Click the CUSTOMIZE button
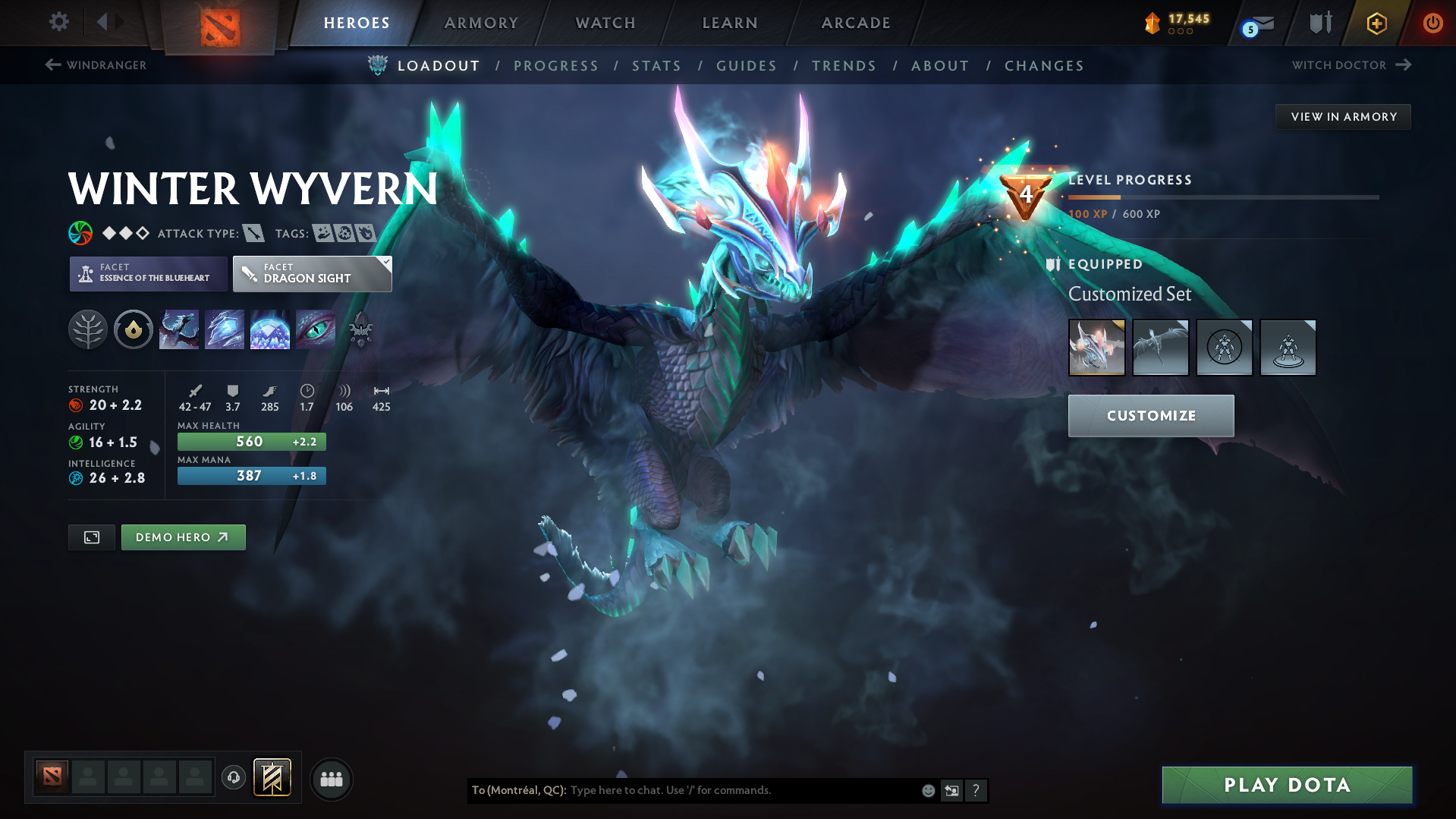The image size is (1456, 819). (x=1150, y=415)
